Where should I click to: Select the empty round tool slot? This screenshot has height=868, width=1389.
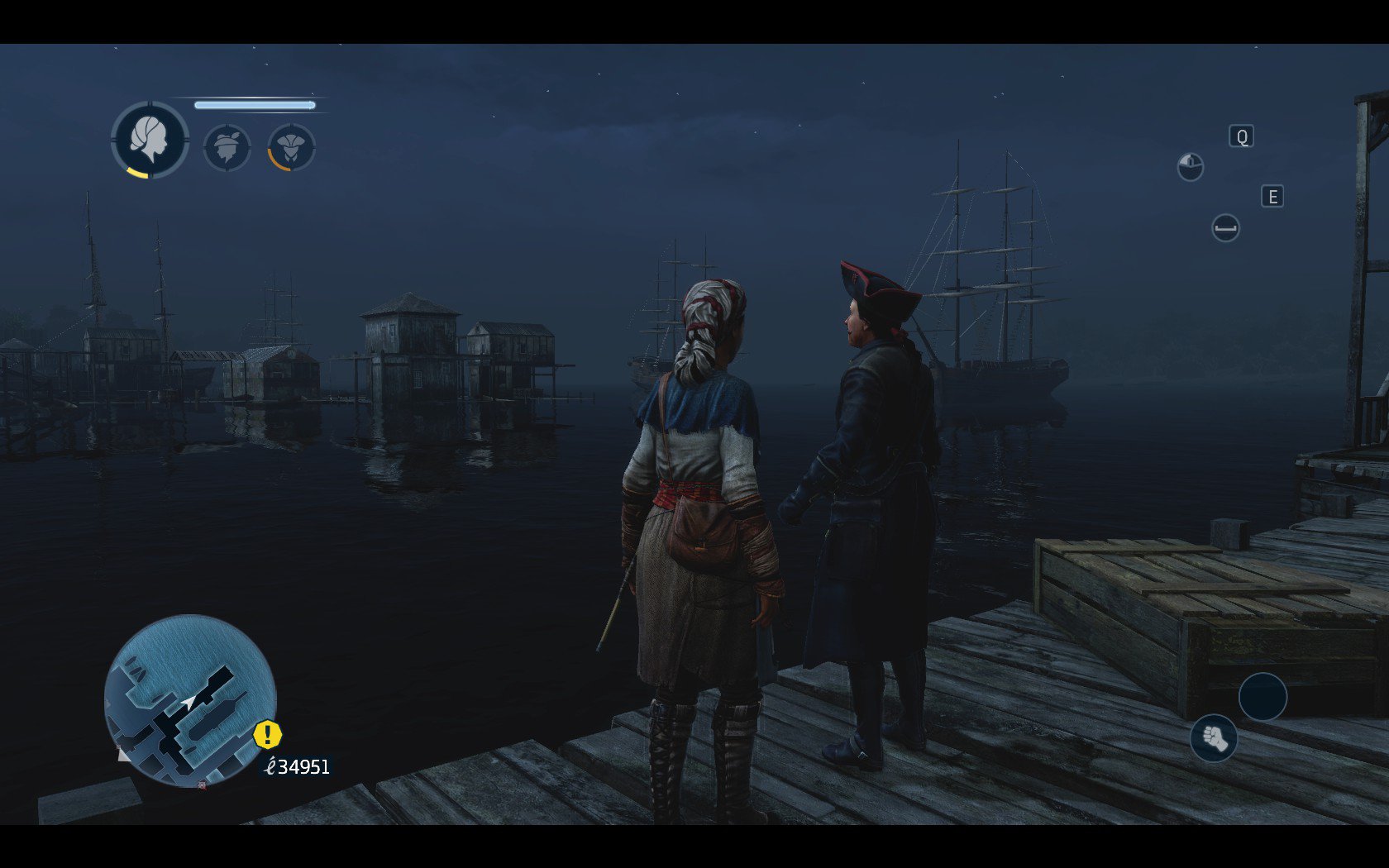coord(1263,697)
